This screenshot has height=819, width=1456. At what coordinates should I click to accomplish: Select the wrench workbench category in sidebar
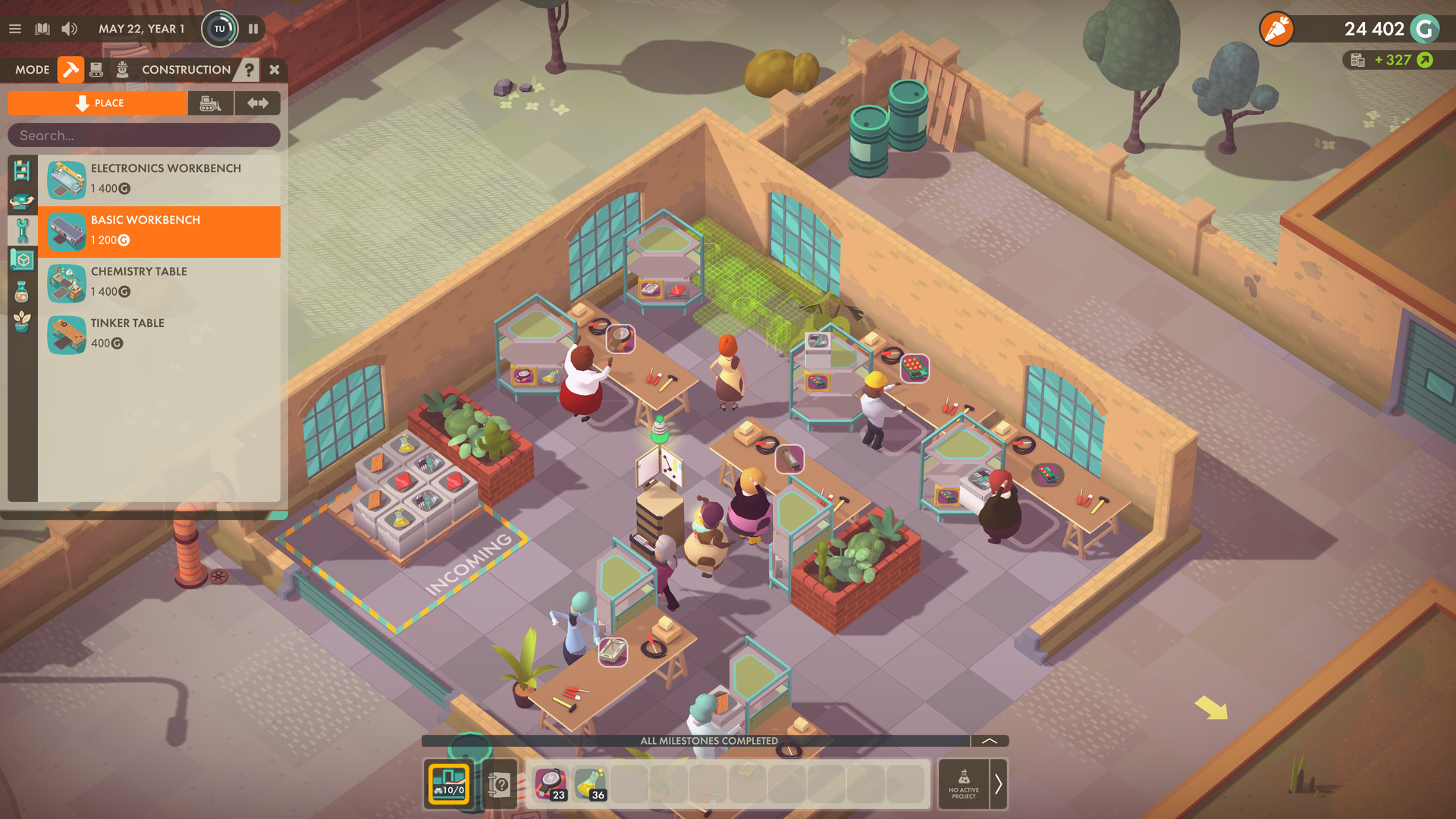click(x=24, y=230)
